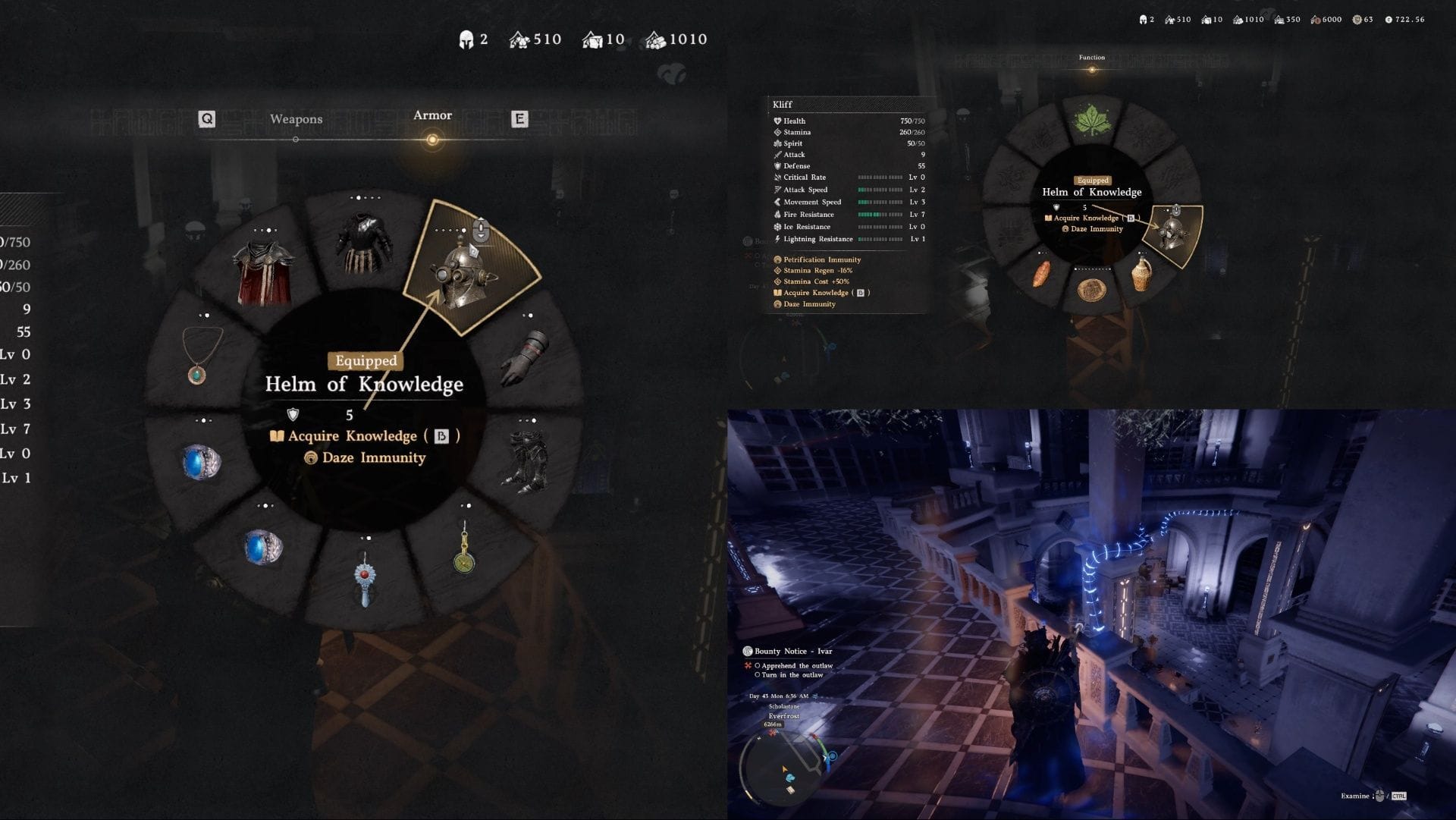
Task: Click the blue waypoint marker on the minimap edge
Action: point(832,756)
